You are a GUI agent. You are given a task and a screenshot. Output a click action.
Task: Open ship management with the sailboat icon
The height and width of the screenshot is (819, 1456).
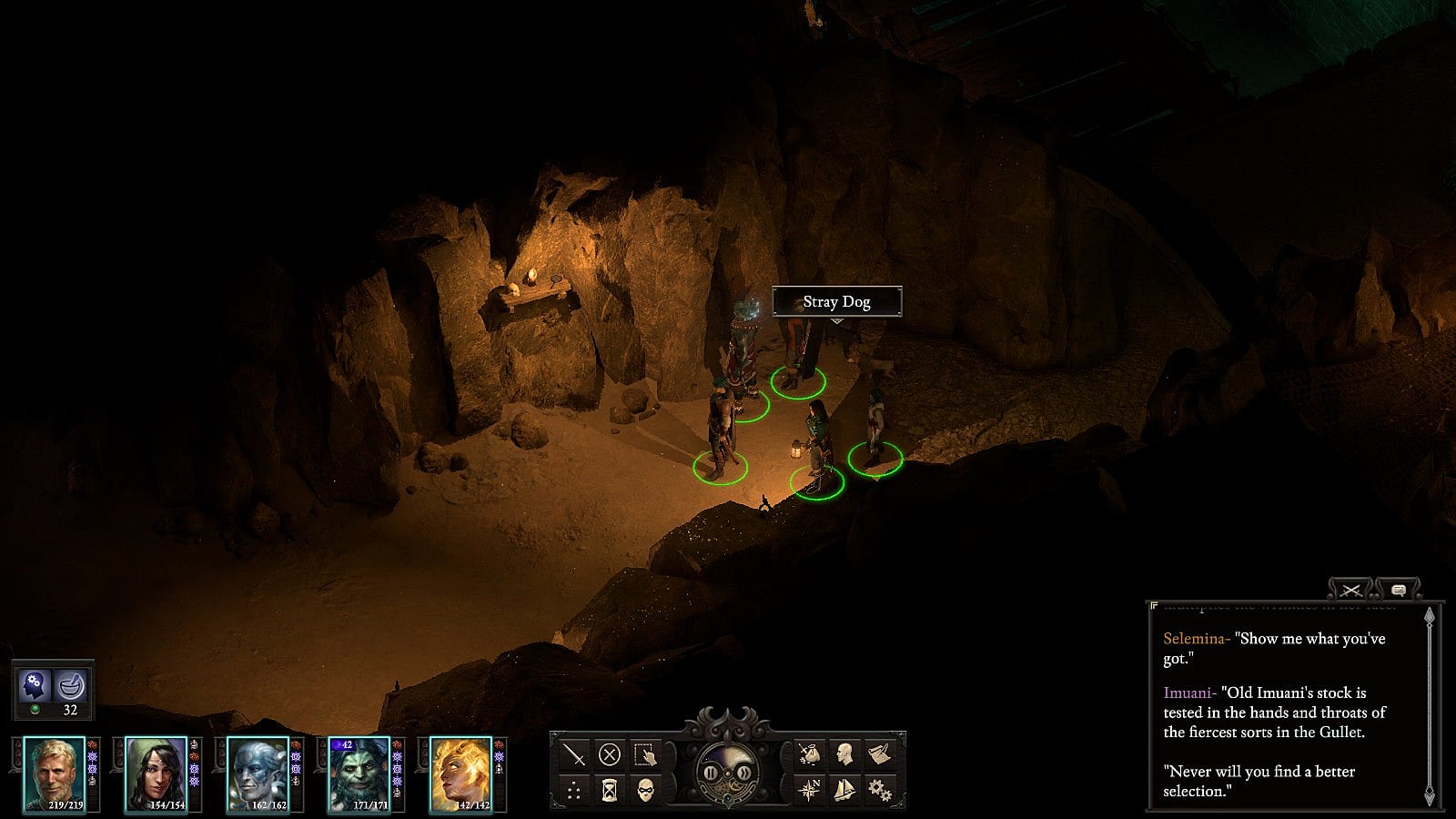[844, 790]
